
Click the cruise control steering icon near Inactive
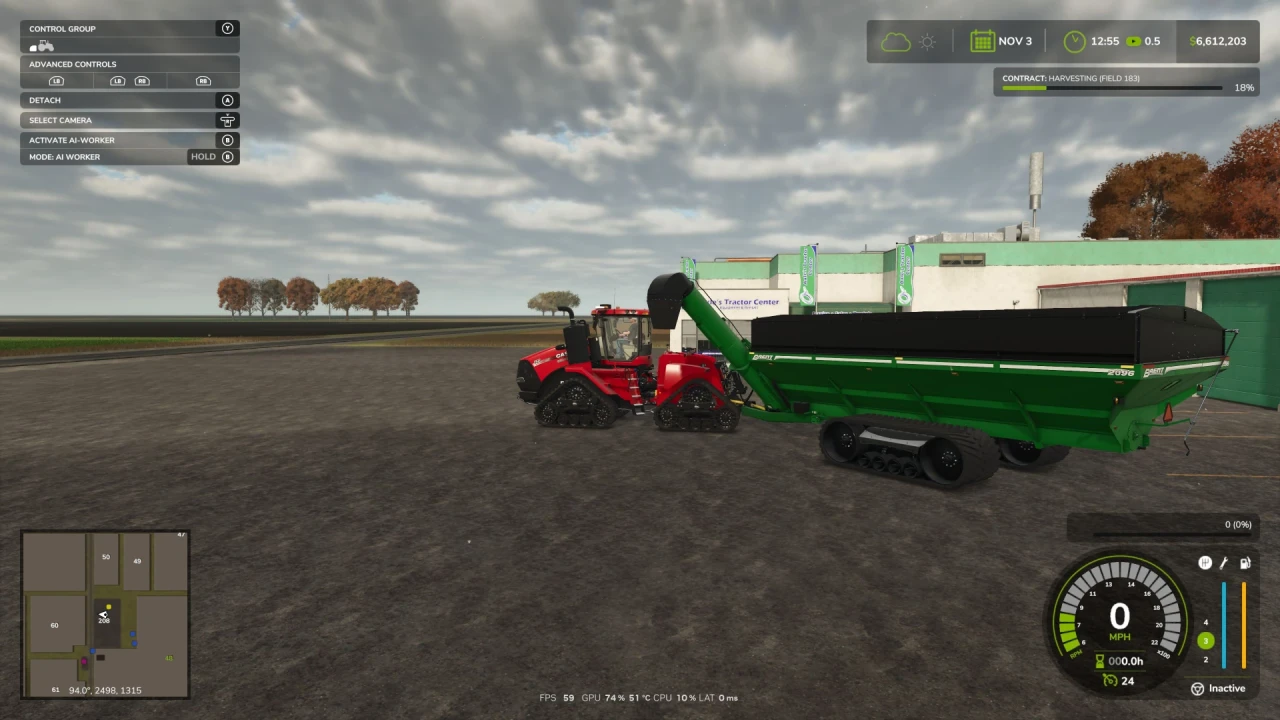coord(1197,688)
